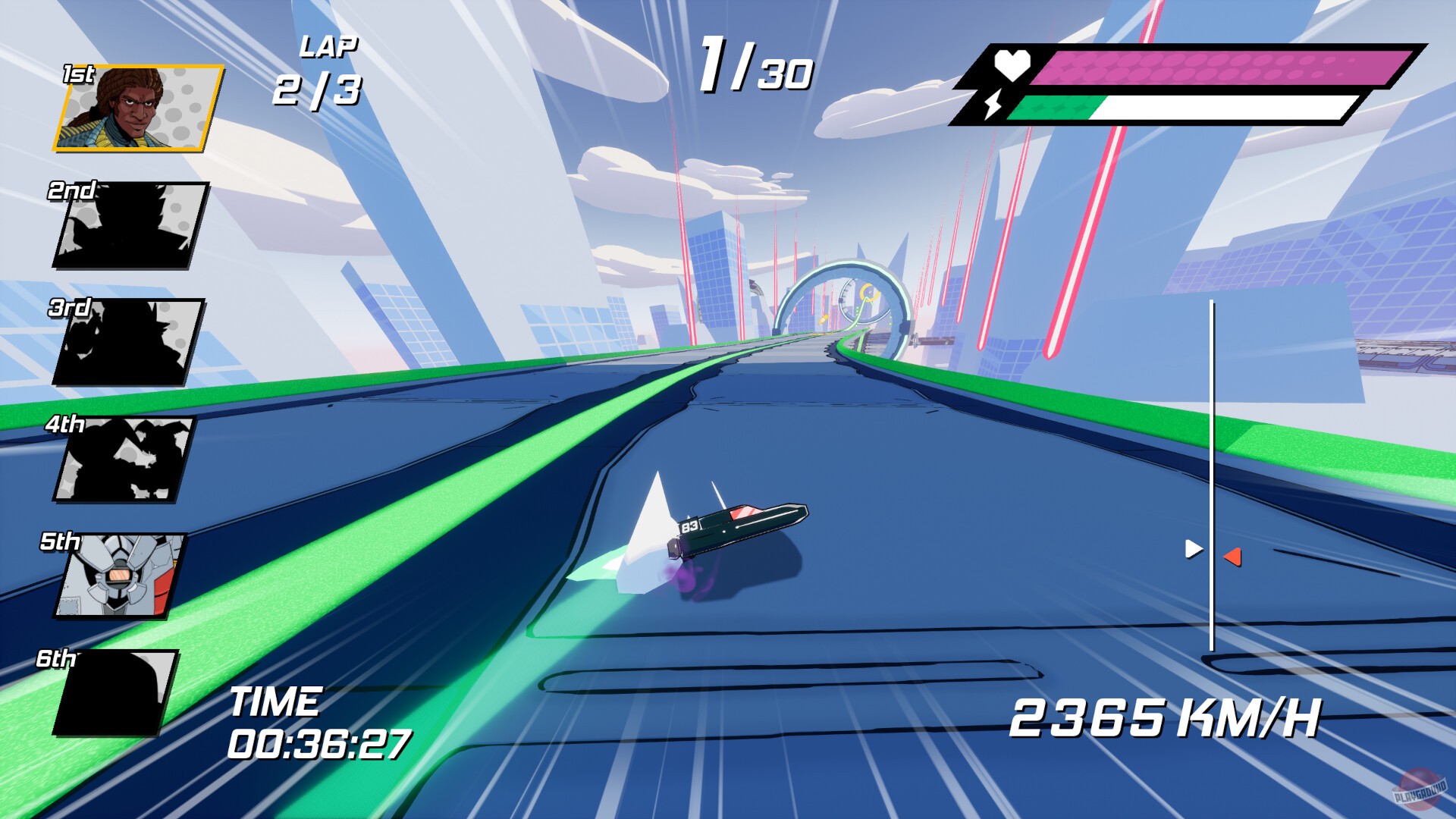Click the pink health bar
This screenshot has width=1456, height=819.
[1213, 67]
